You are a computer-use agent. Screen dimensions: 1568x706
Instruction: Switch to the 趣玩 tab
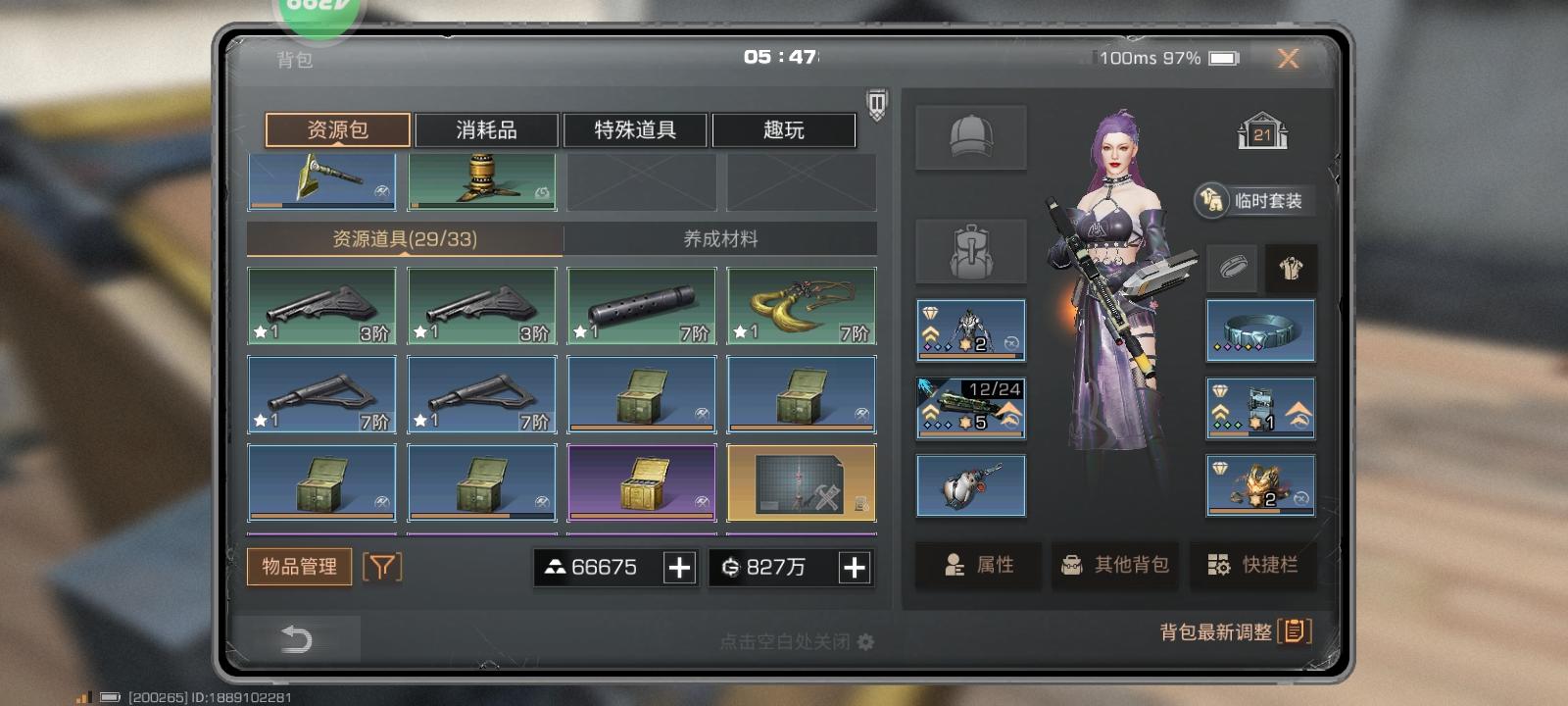pos(784,129)
